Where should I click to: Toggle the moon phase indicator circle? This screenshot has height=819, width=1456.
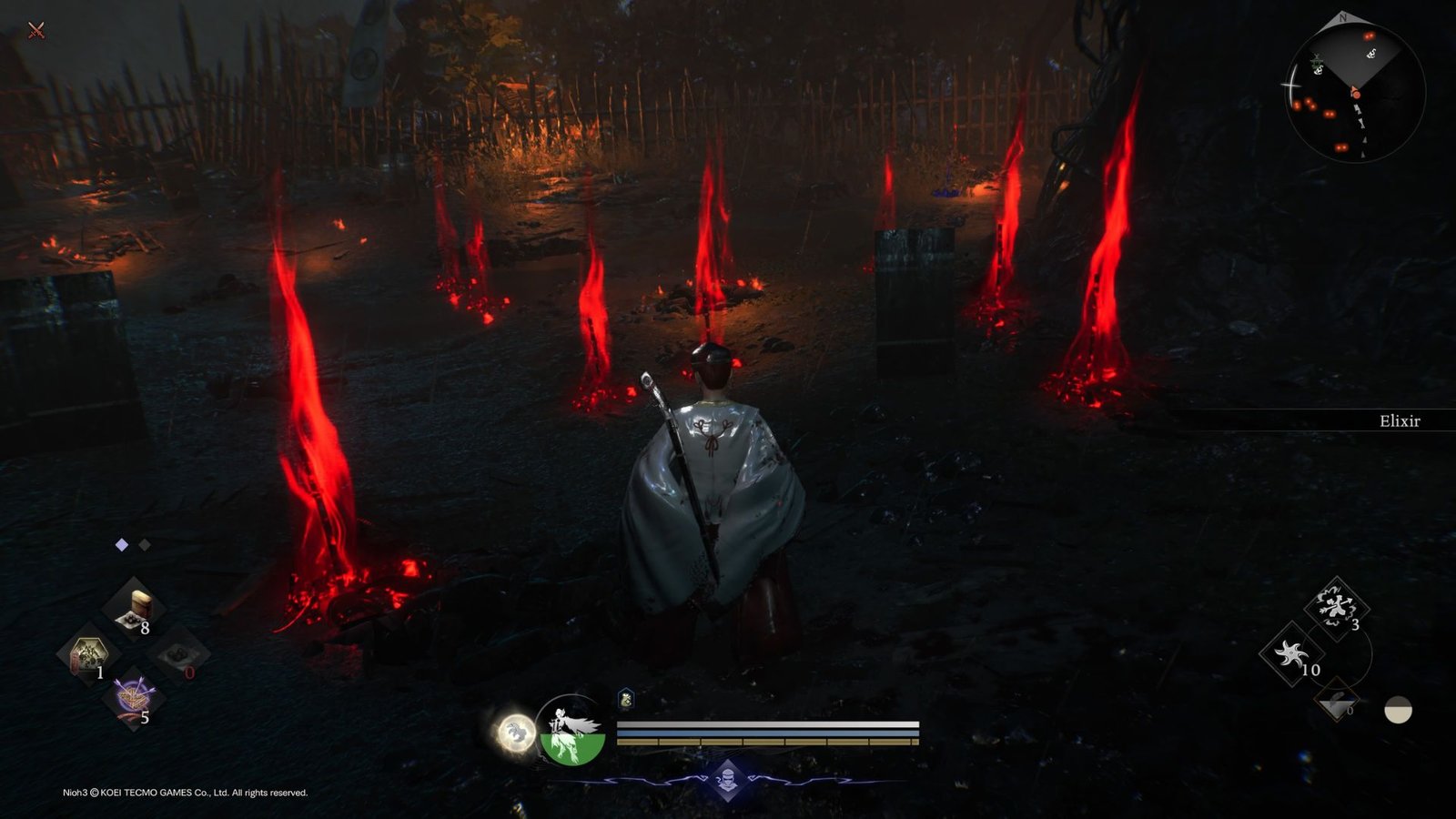1399,711
